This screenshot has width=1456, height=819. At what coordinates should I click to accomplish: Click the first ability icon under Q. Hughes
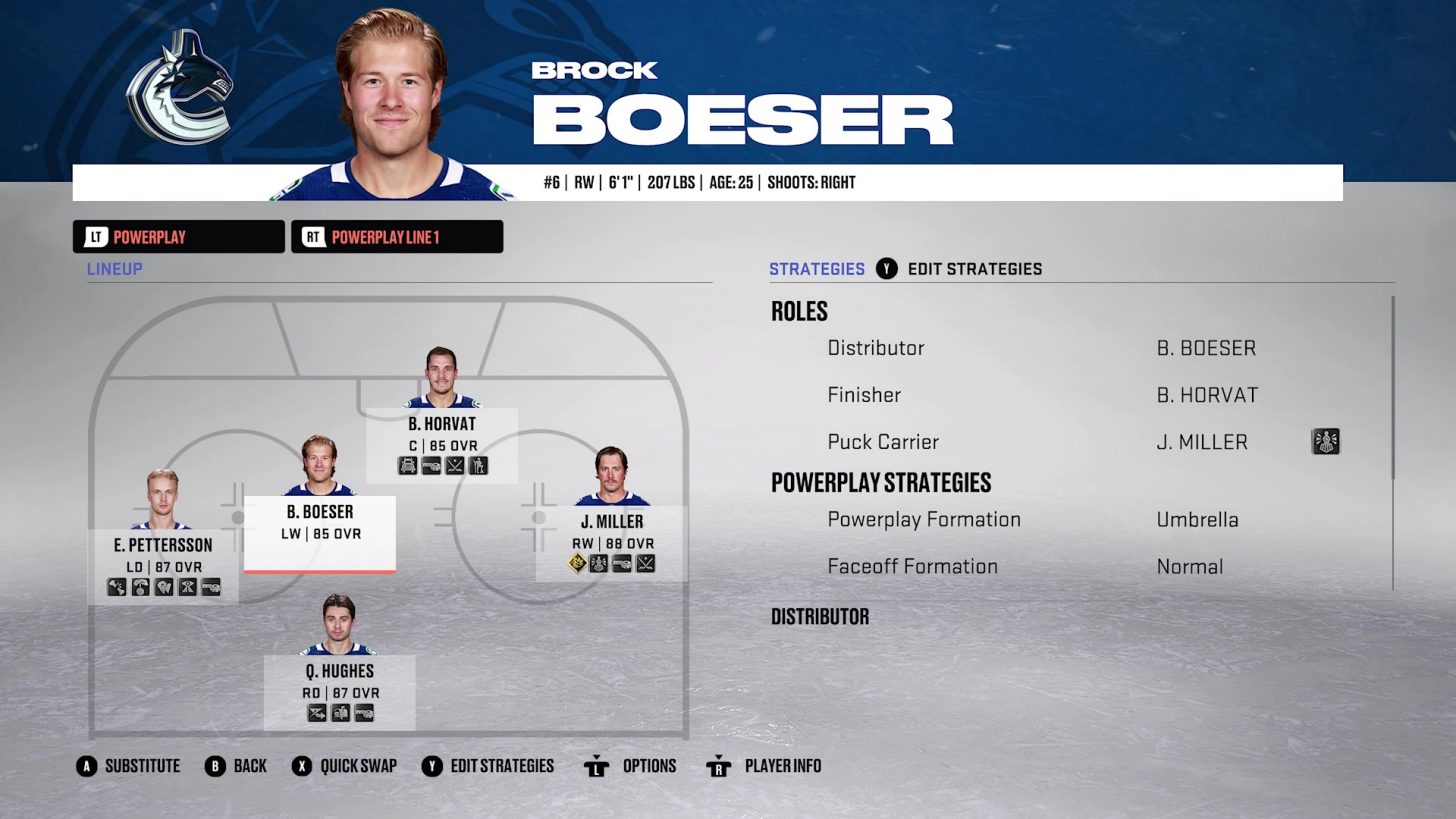pyautogui.click(x=317, y=713)
